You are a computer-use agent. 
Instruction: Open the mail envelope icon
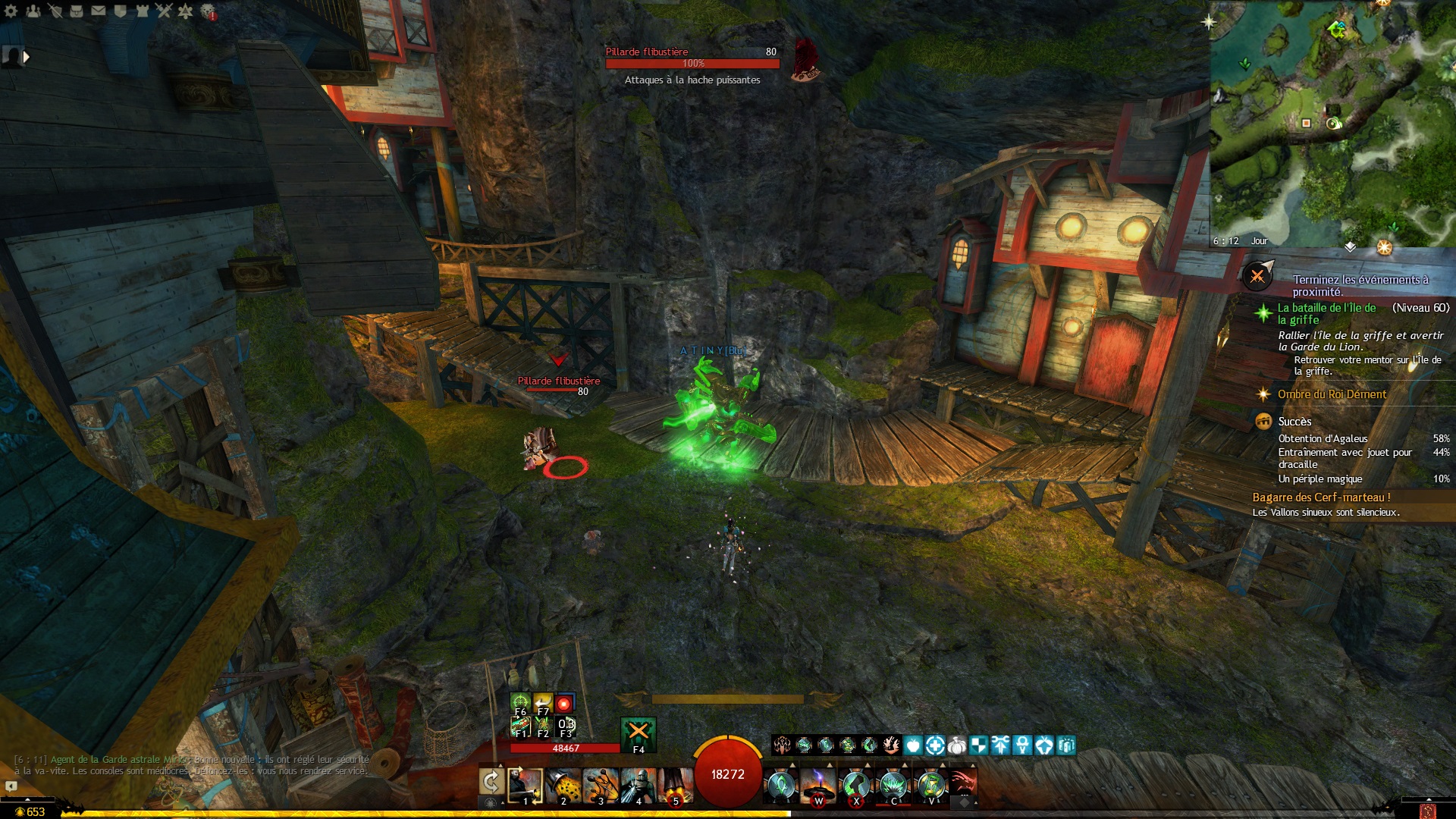[x=99, y=11]
